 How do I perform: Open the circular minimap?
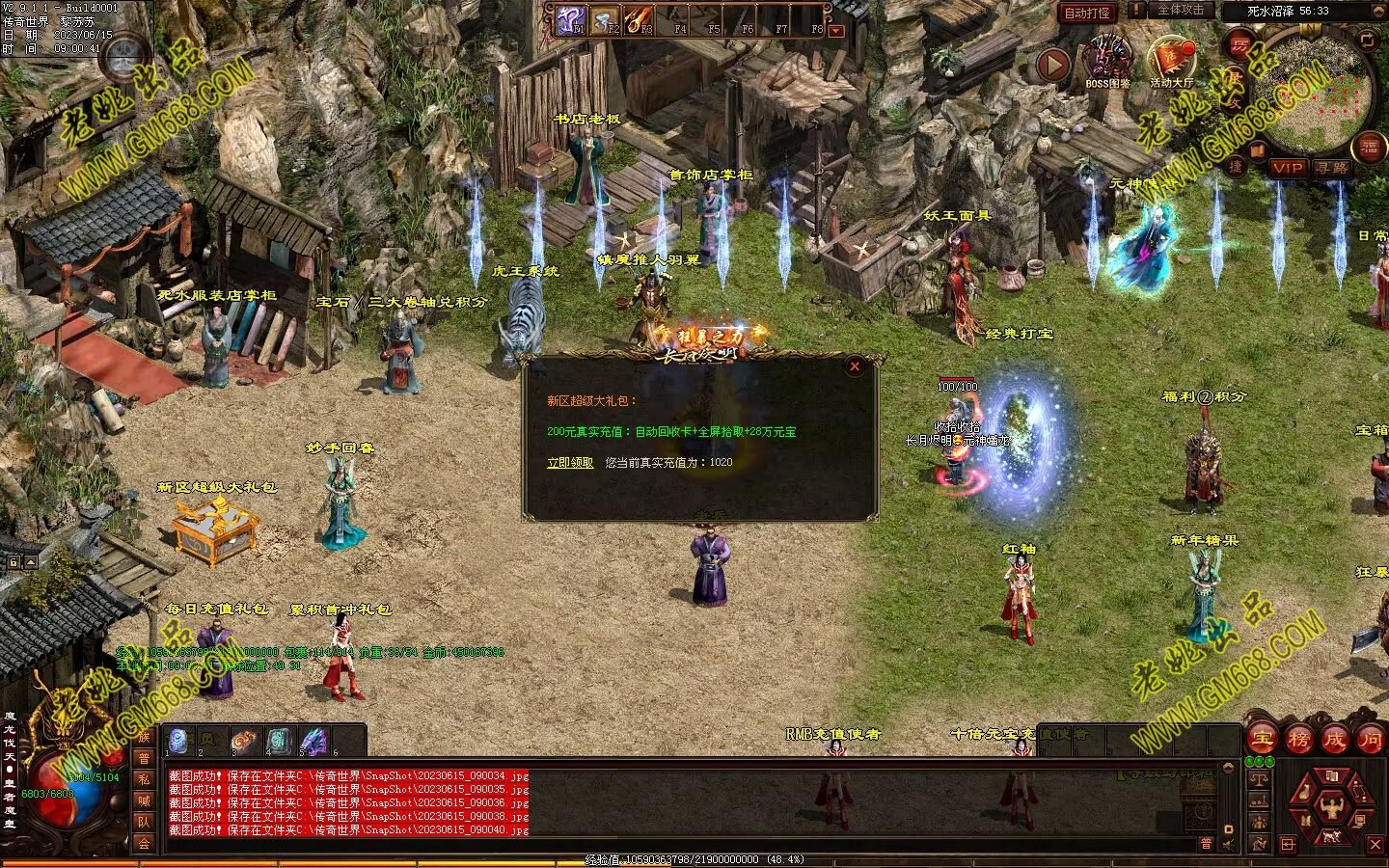[1313, 92]
